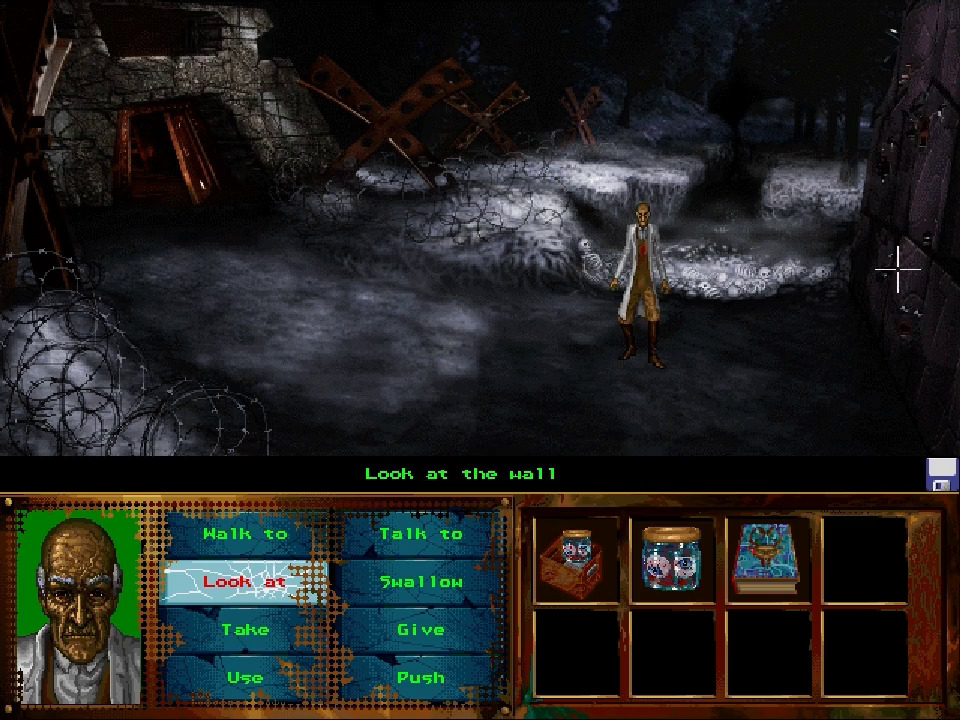
Task: Select the "Walk to" verb
Action: click(245, 534)
